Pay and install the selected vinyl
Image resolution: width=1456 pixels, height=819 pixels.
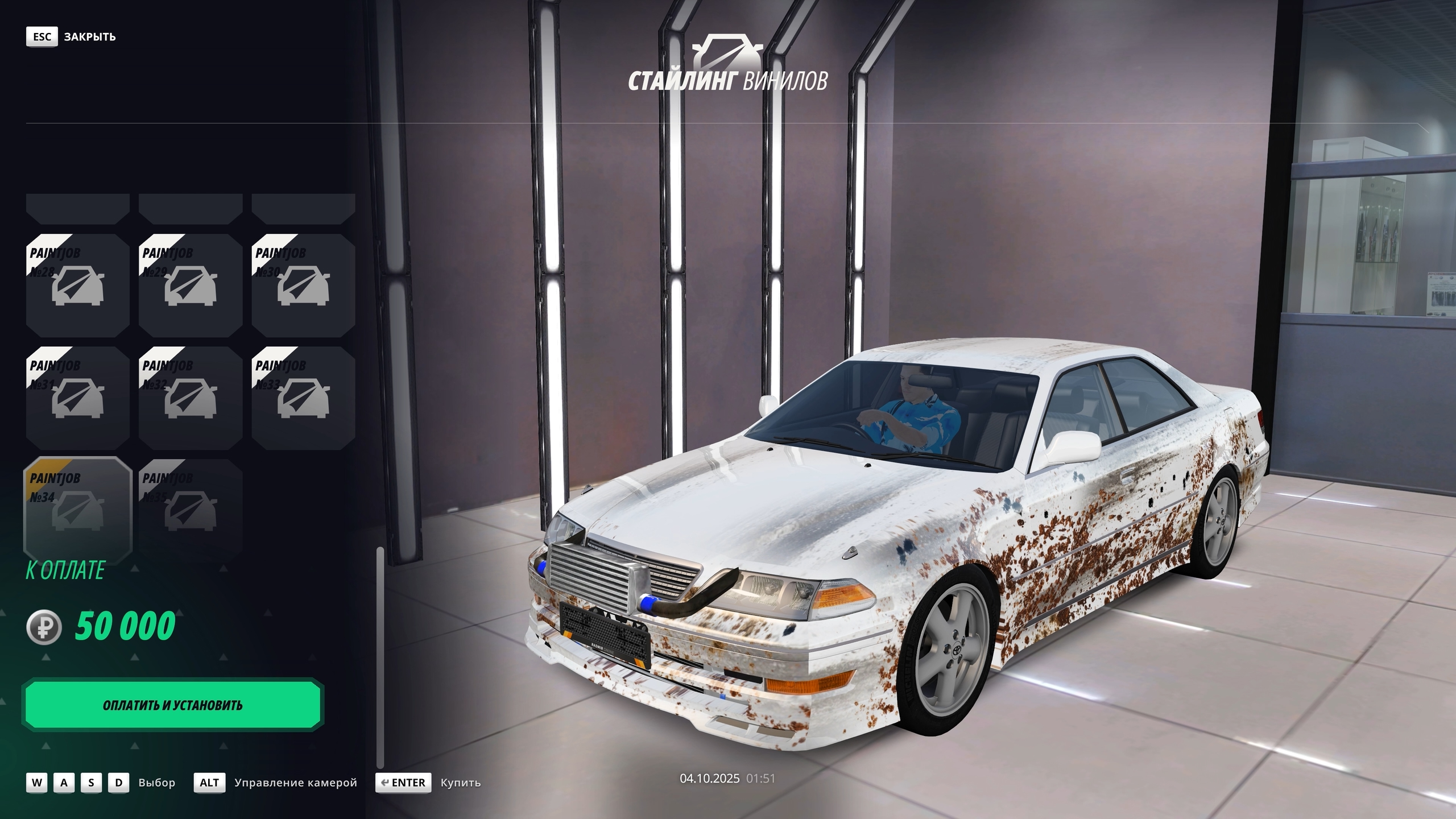click(172, 705)
